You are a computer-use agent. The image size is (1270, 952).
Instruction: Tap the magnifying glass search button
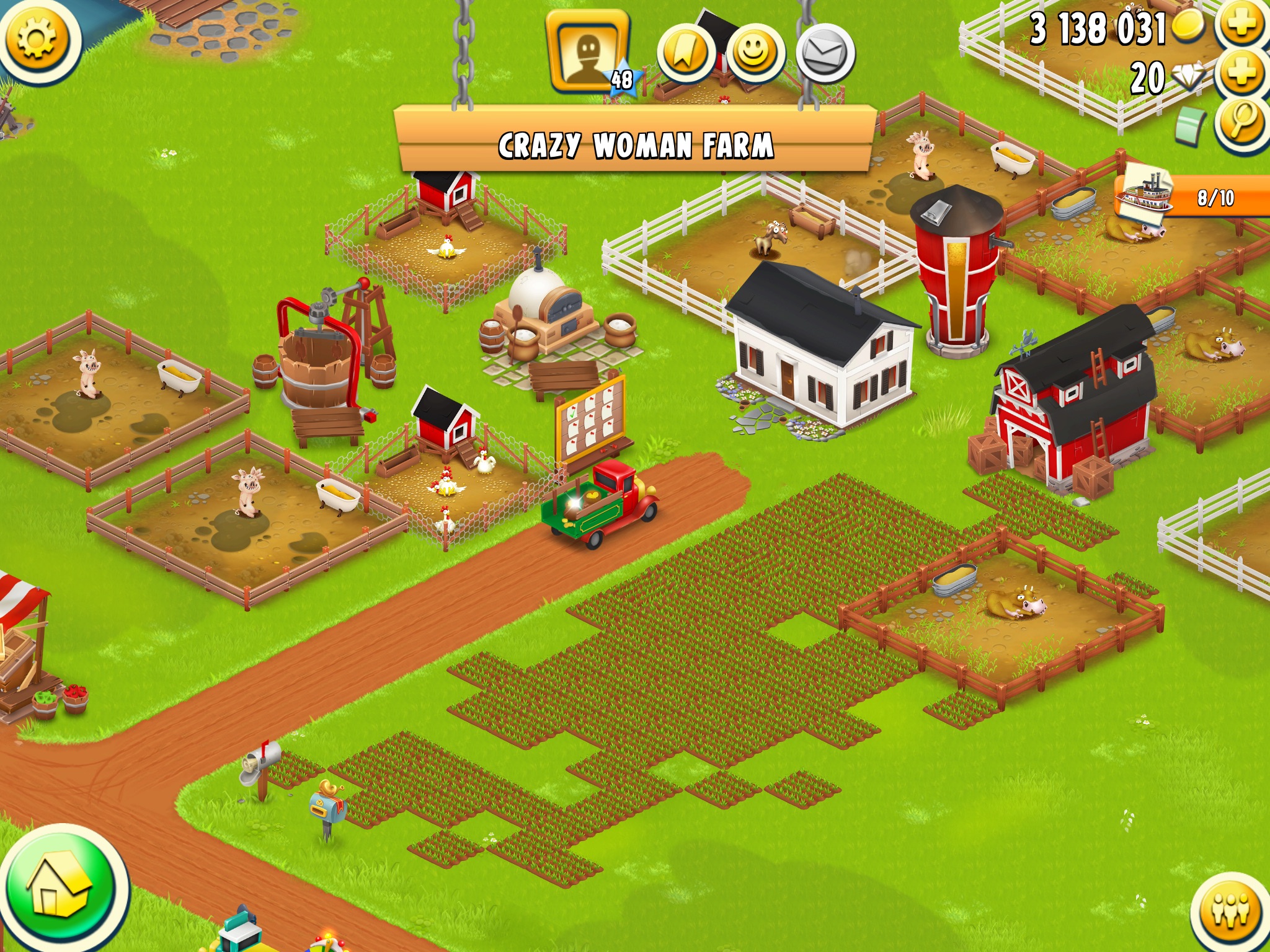[1241, 121]
